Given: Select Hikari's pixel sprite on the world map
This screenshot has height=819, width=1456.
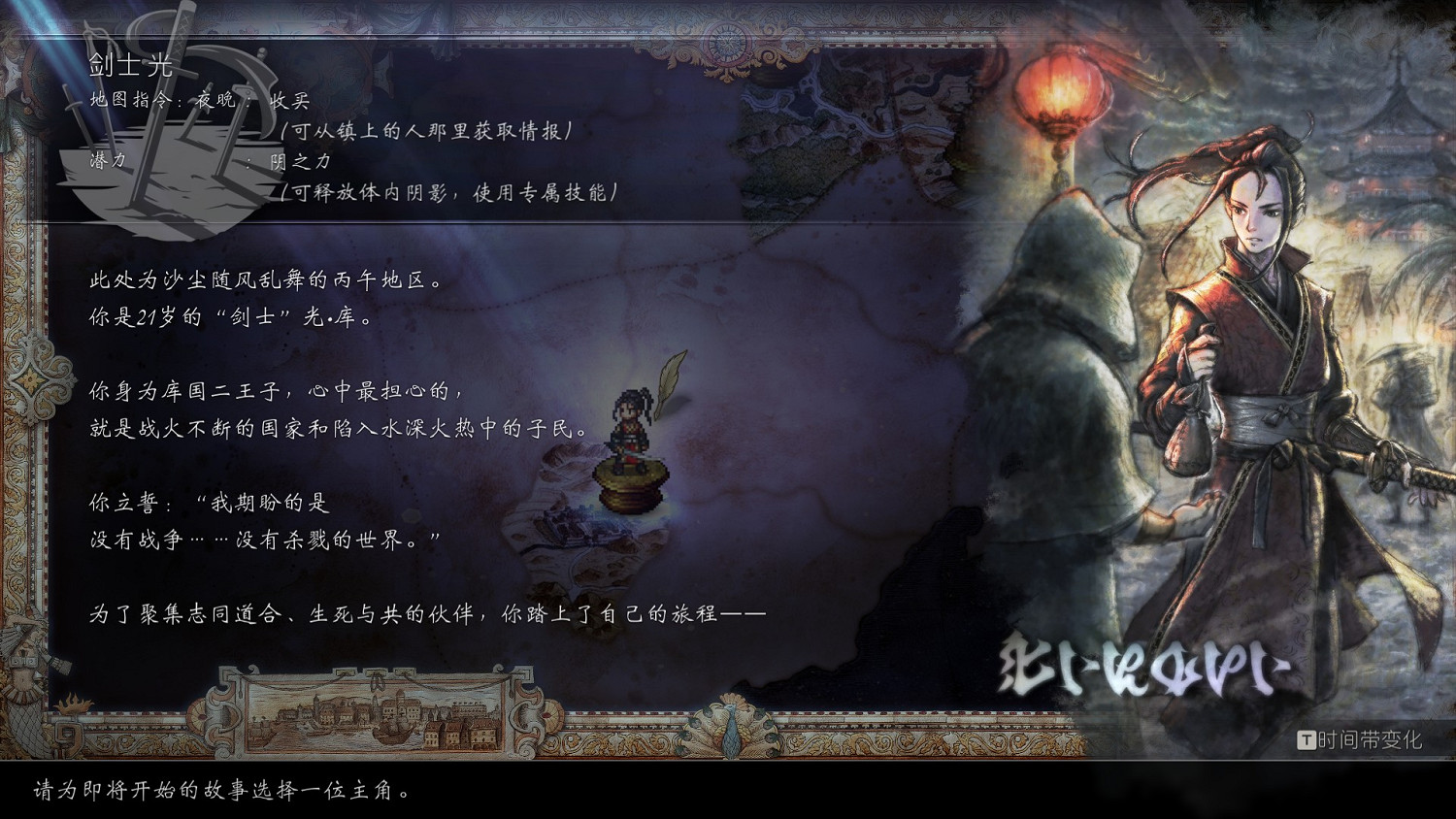Looking at the screenshot, I should point(629,427).
